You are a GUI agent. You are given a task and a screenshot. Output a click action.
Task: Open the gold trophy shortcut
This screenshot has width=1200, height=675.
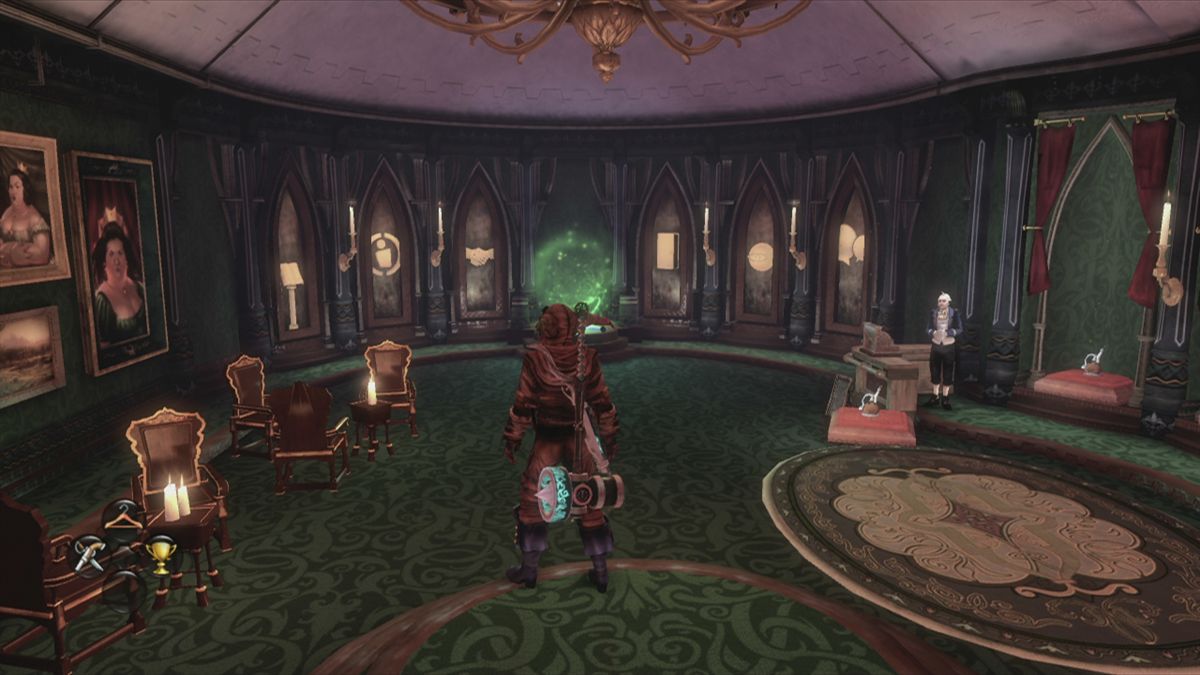pos(160,553)
